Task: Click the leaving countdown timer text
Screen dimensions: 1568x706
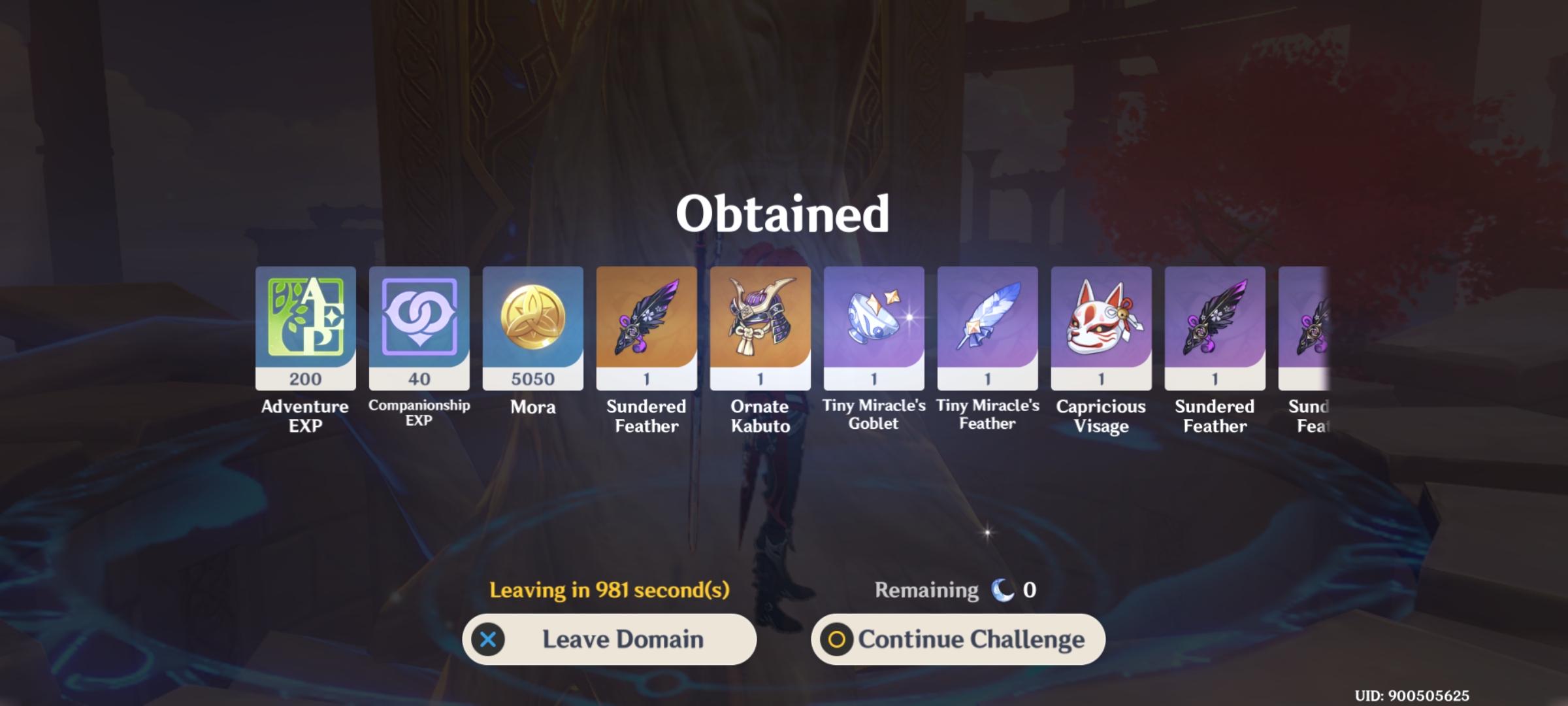Action: (610, 589)
